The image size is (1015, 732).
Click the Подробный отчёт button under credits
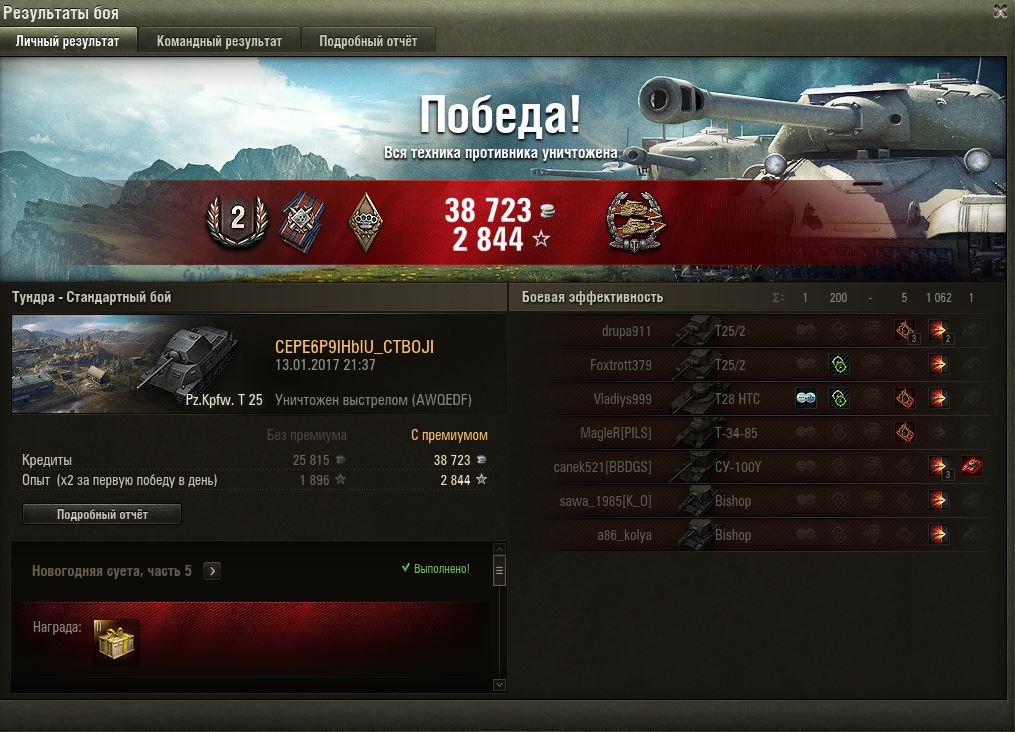[x=102, y=514]
